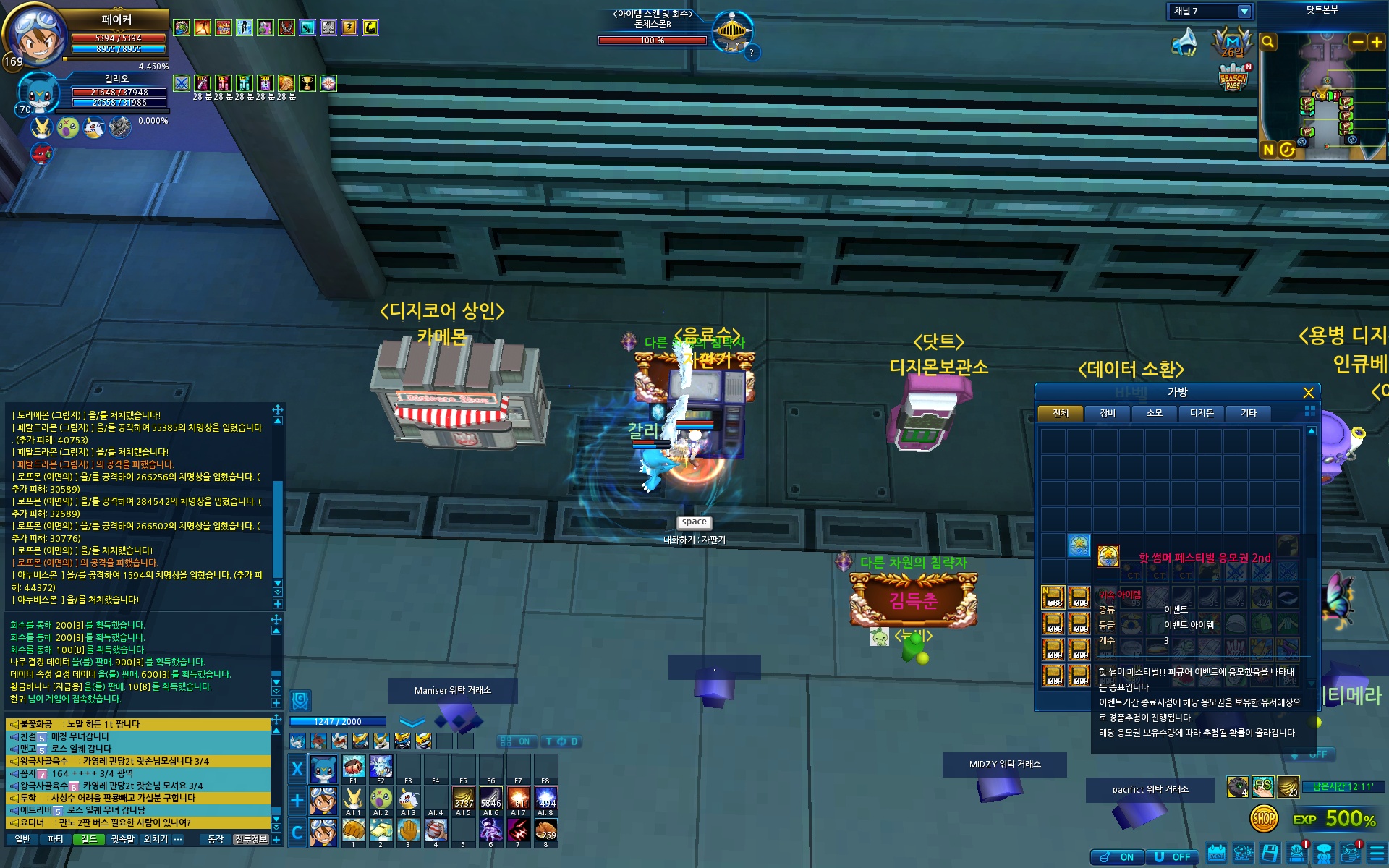Viewport: 1389px width, 868px height.
Task: Close the 가방 inventory window
Action: pyautogui.click(x=1308, y=393)
